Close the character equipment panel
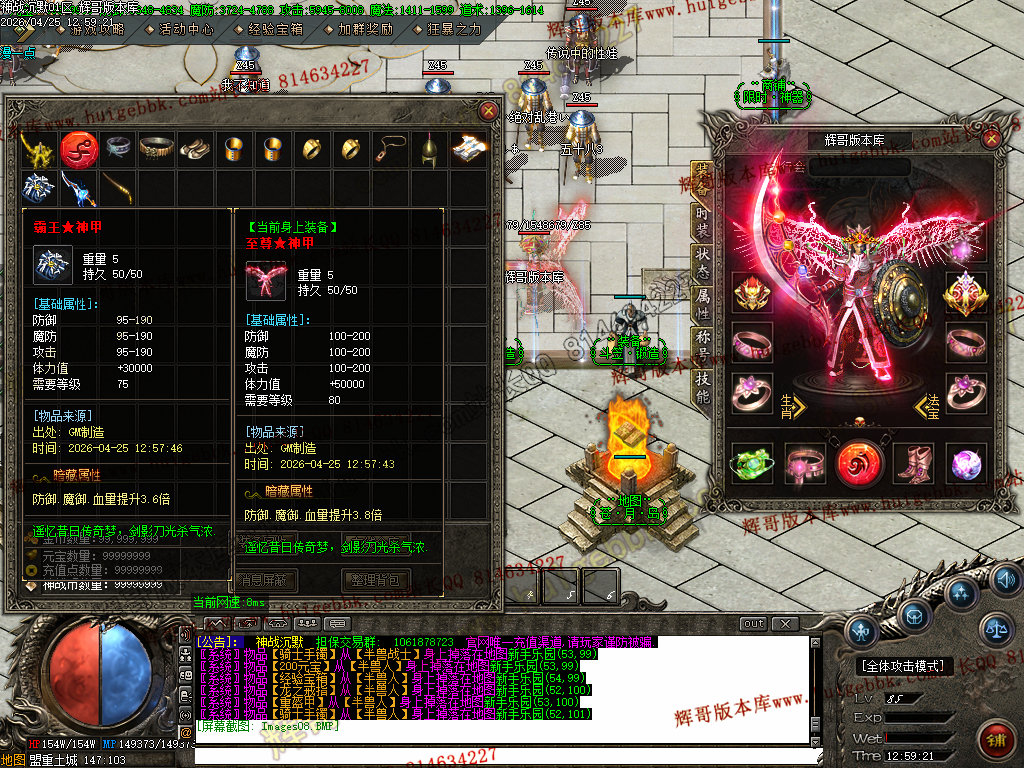Image resolution: width=1024 pixels, height=768 pixels. coord(992,140)
